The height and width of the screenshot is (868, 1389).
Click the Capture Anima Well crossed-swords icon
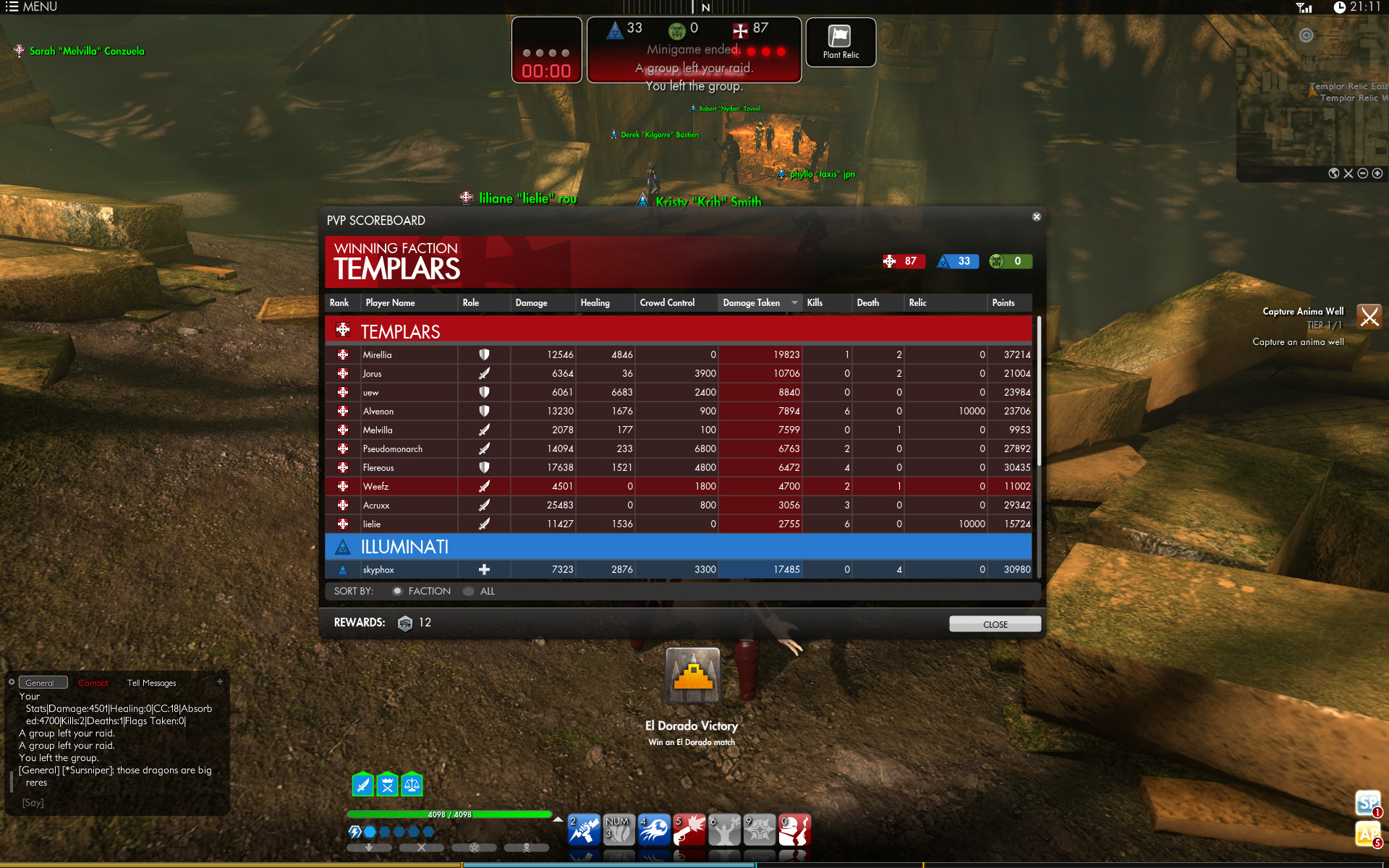(x=1369, y=317)
